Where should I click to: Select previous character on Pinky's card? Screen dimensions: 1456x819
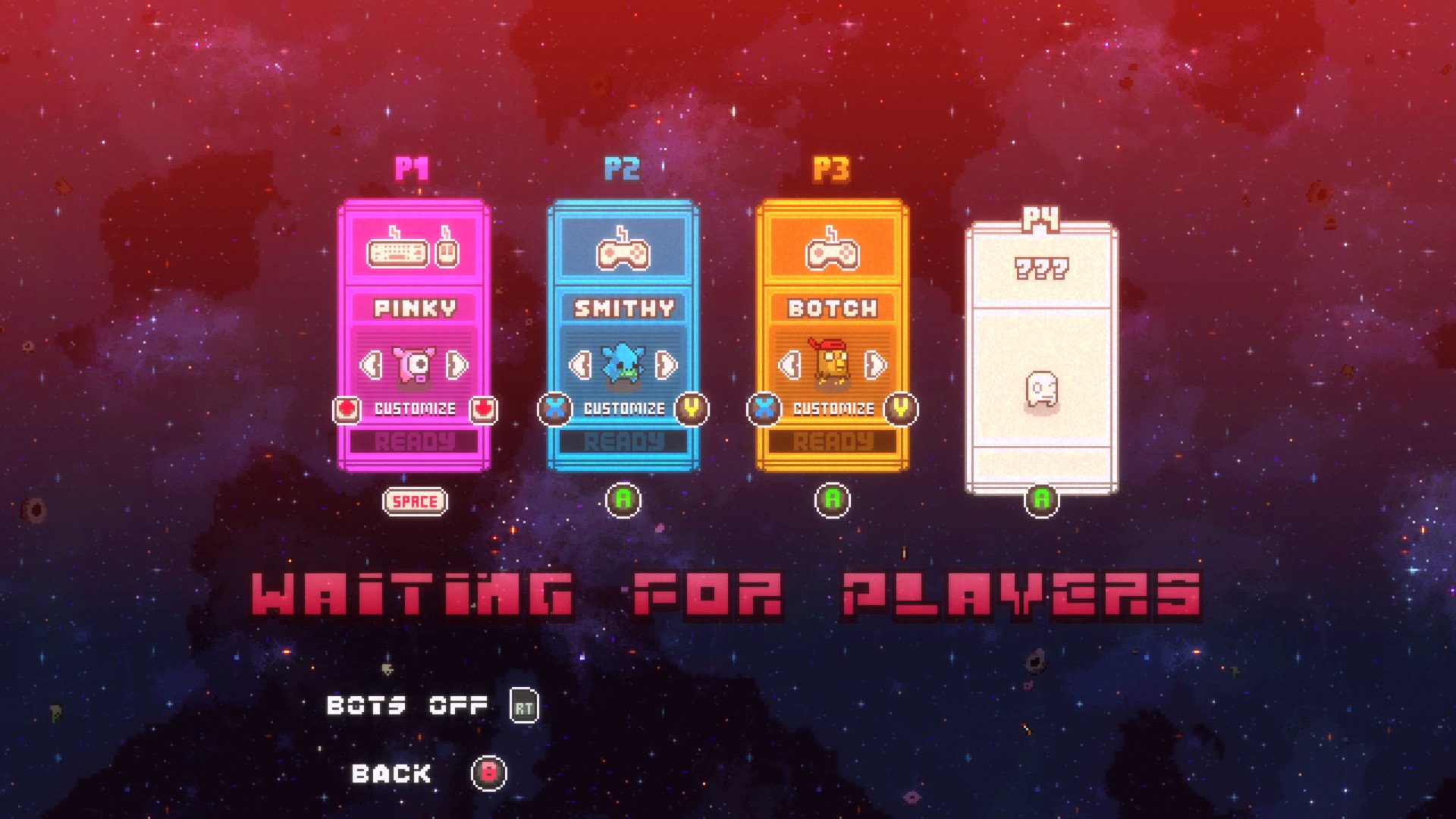[x=371, y=366]
